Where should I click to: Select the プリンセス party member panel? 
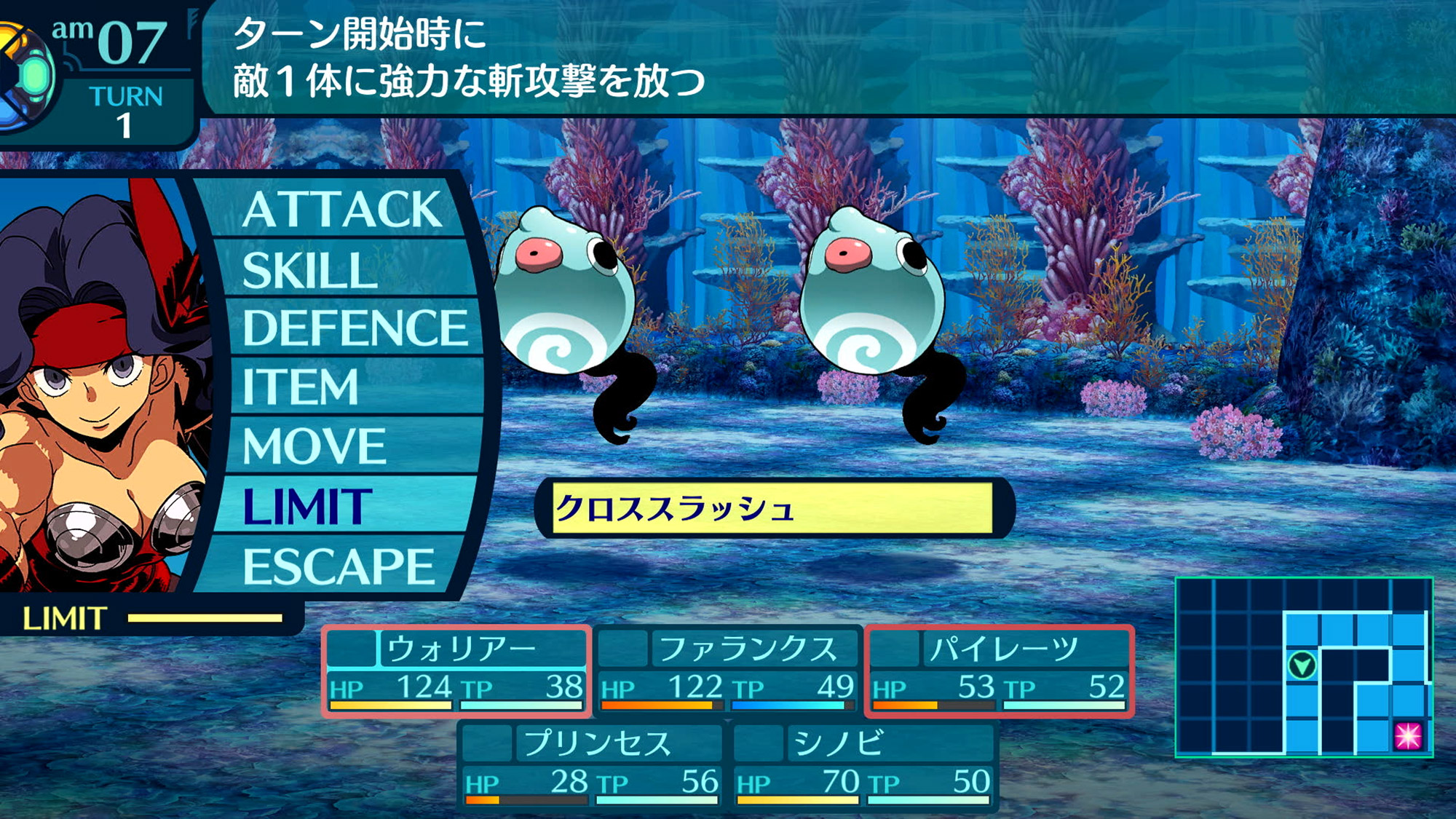click(591, 764)
